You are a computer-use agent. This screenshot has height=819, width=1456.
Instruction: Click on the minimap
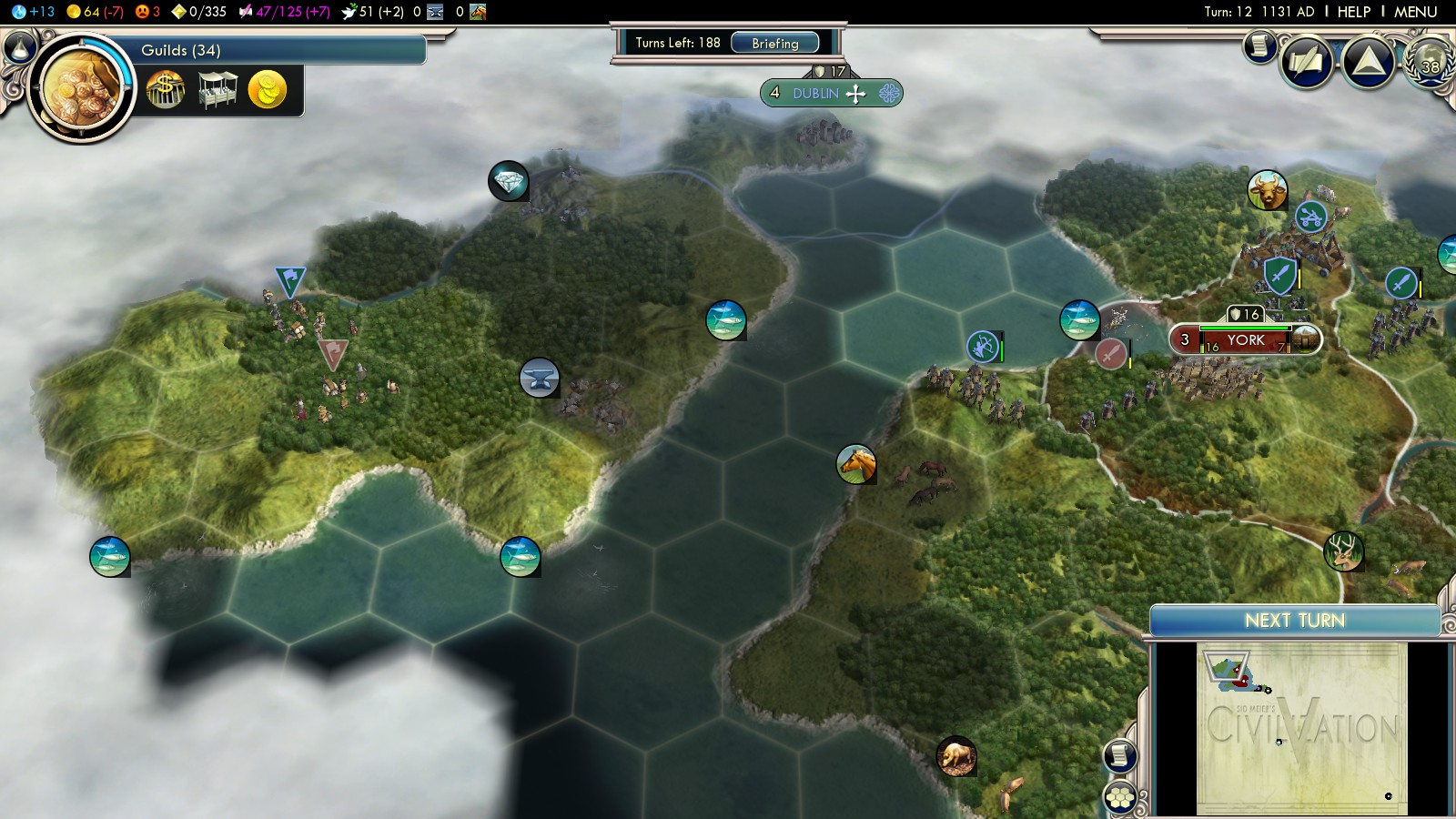1301,726
